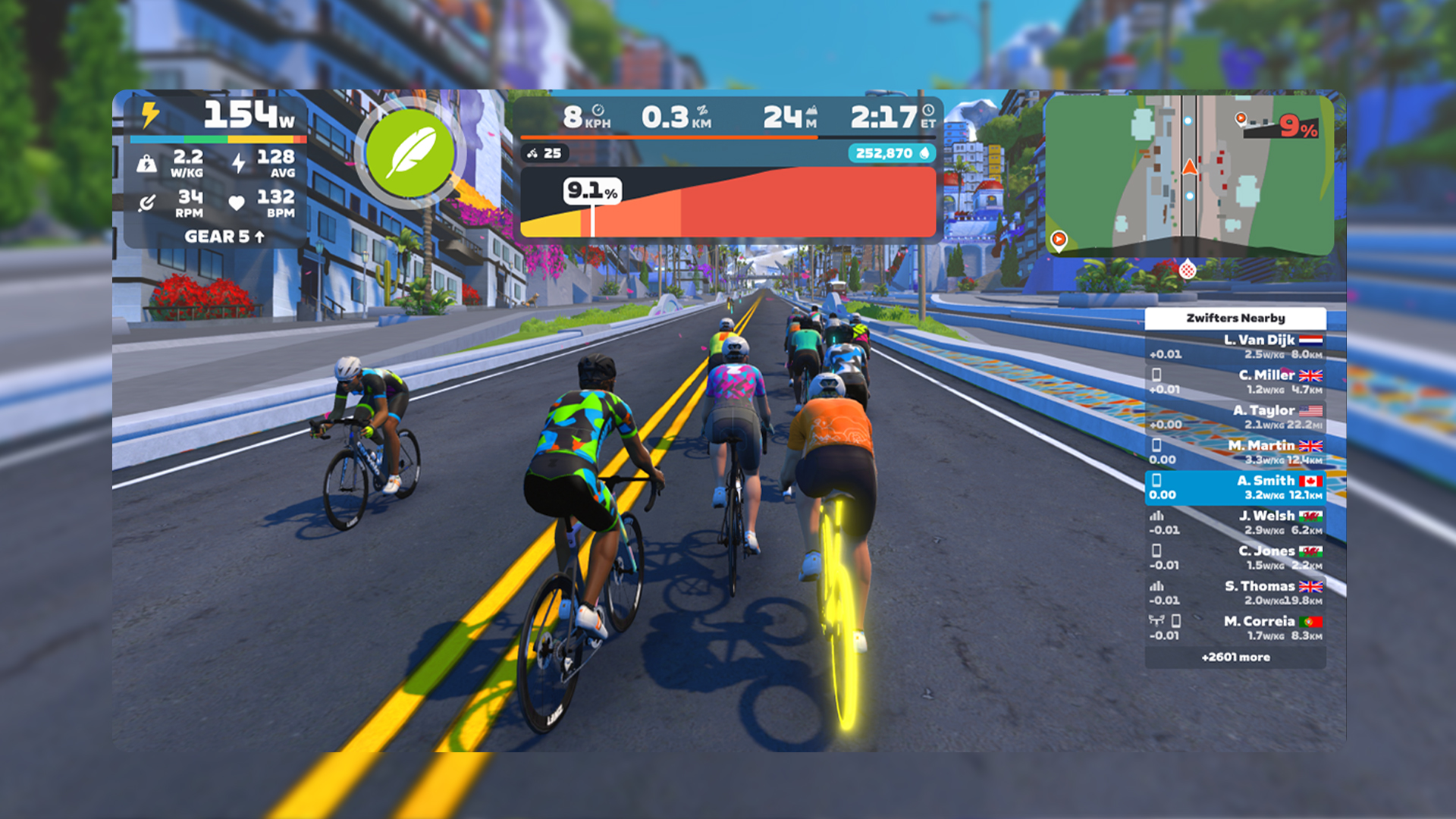Click the cadence RPM icon
This screenshot has width=1456, height=819.
pos(147,202)
